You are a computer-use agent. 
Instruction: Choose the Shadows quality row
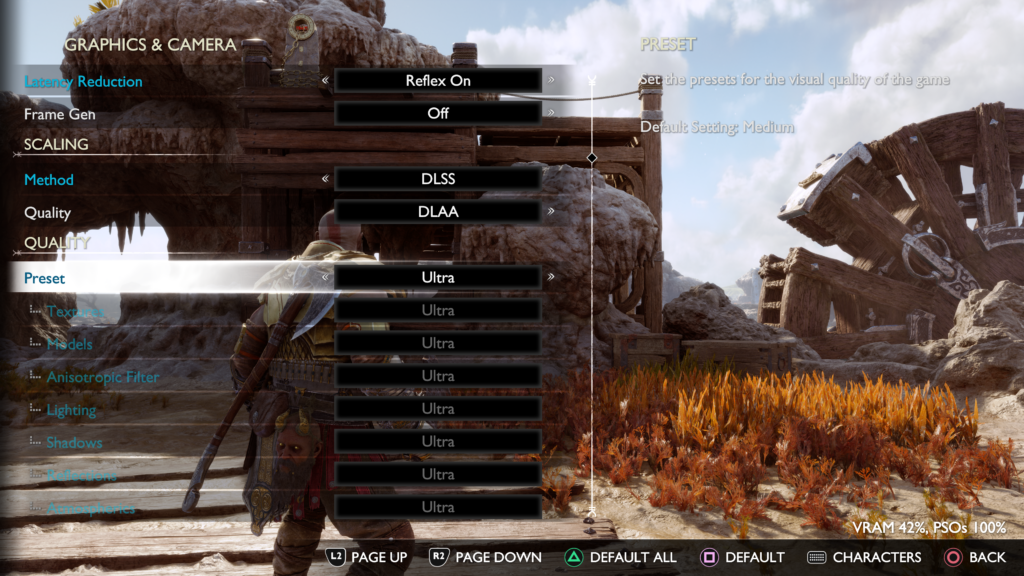click(x=74, y=442)
